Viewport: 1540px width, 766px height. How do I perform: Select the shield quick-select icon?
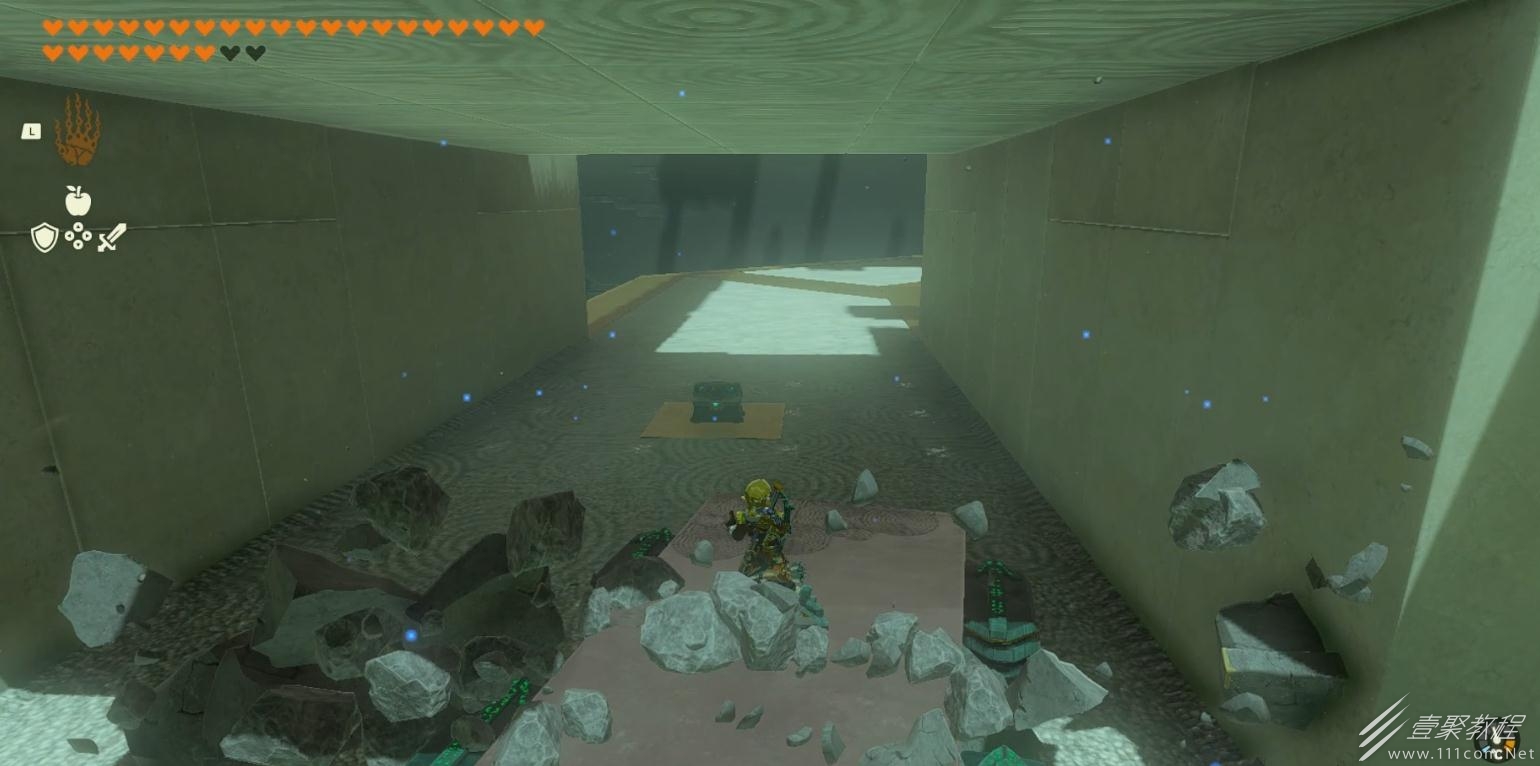44,237
